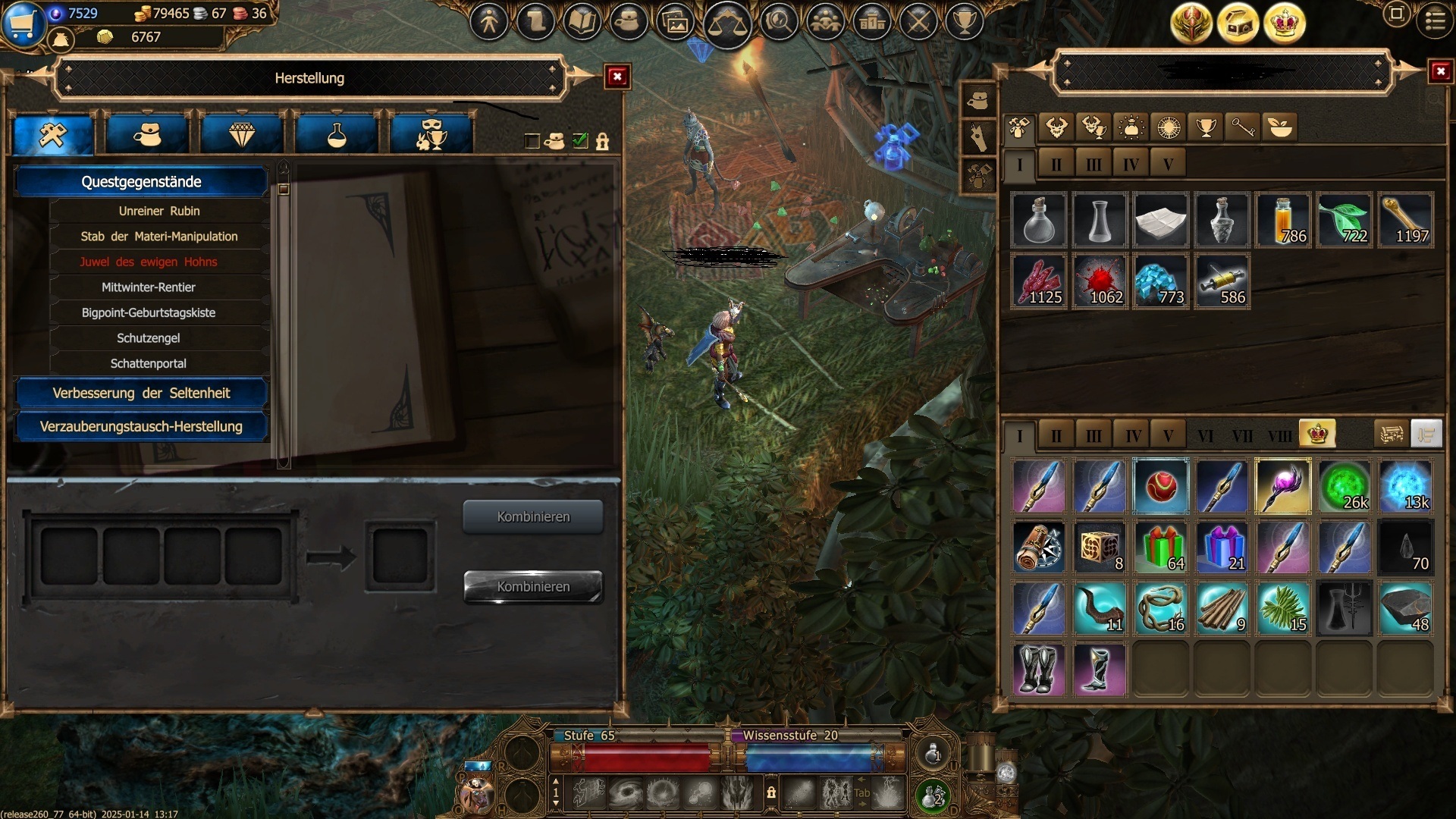
Task: Close the inventory window
Action: pos(1440,72)
